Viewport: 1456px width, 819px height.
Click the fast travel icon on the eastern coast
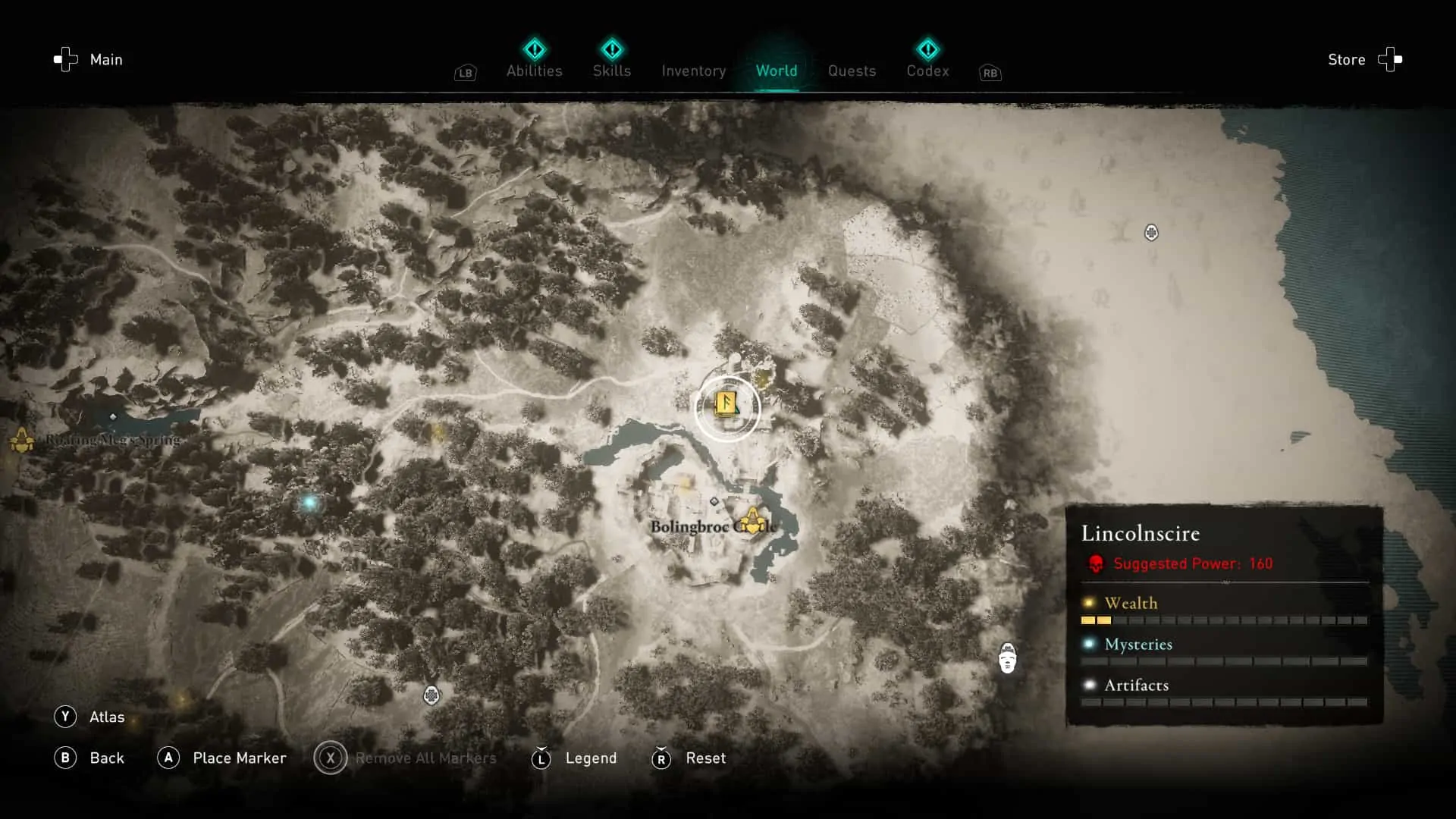click(1151, 233)
